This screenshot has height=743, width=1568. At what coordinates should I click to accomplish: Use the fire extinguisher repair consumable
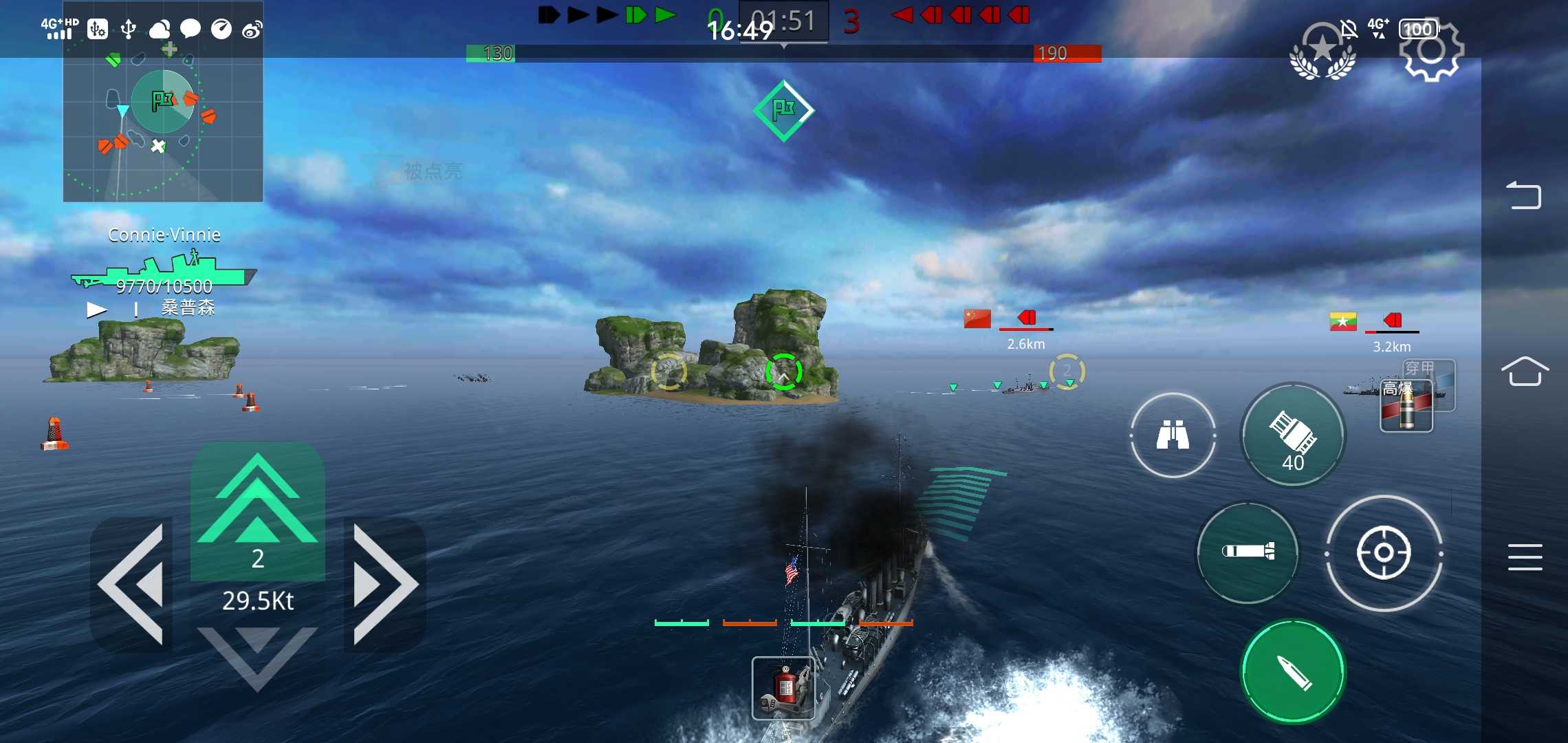783,687
